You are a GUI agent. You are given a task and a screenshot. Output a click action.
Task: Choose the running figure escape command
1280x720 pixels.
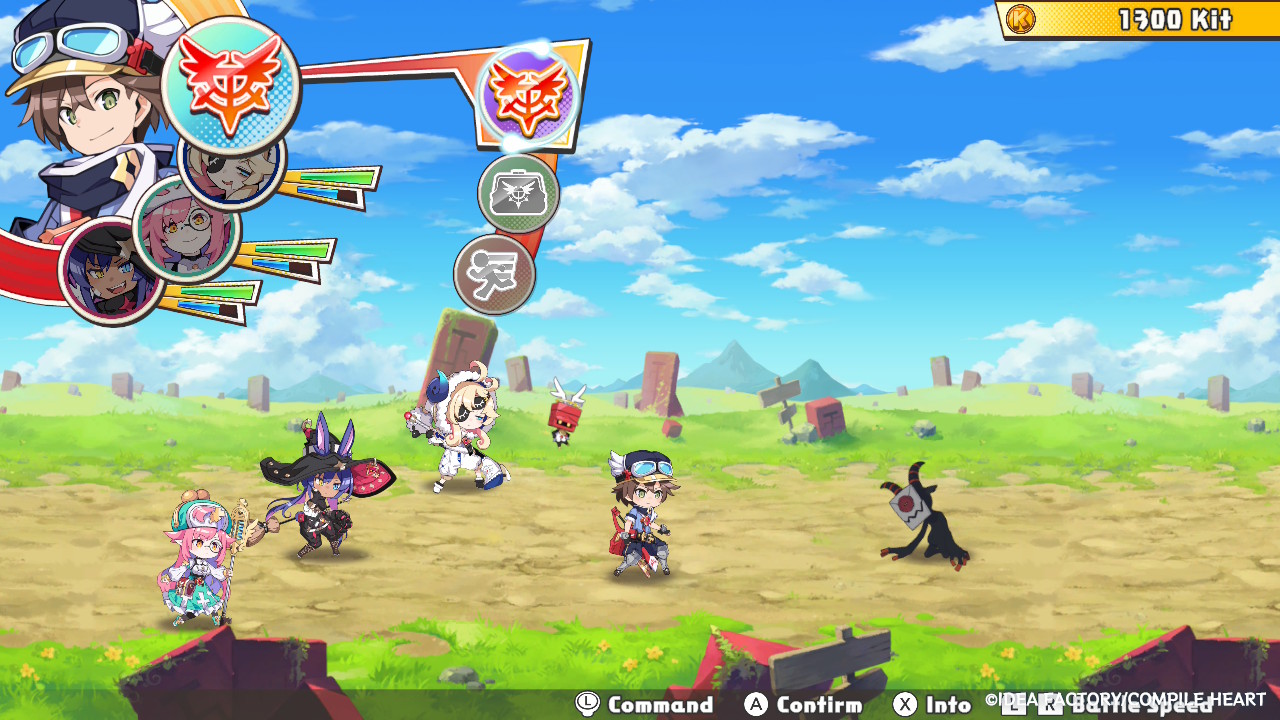click(495, 273)
